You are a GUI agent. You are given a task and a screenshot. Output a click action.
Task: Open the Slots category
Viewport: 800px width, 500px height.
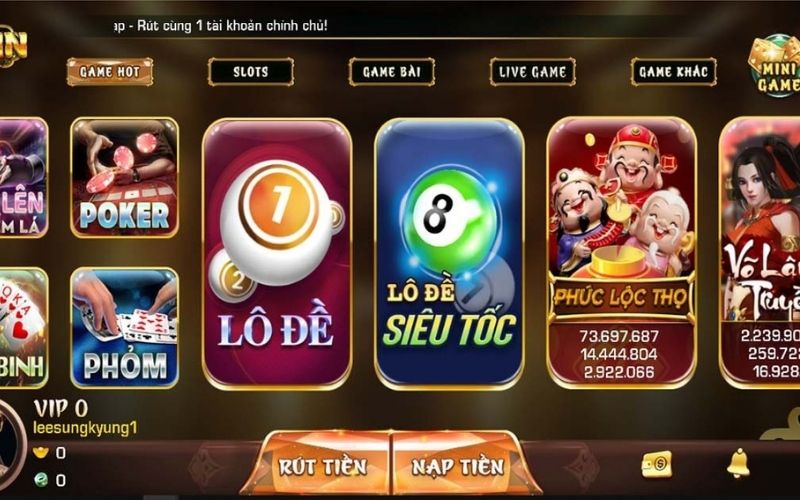[x=250, y=72]
